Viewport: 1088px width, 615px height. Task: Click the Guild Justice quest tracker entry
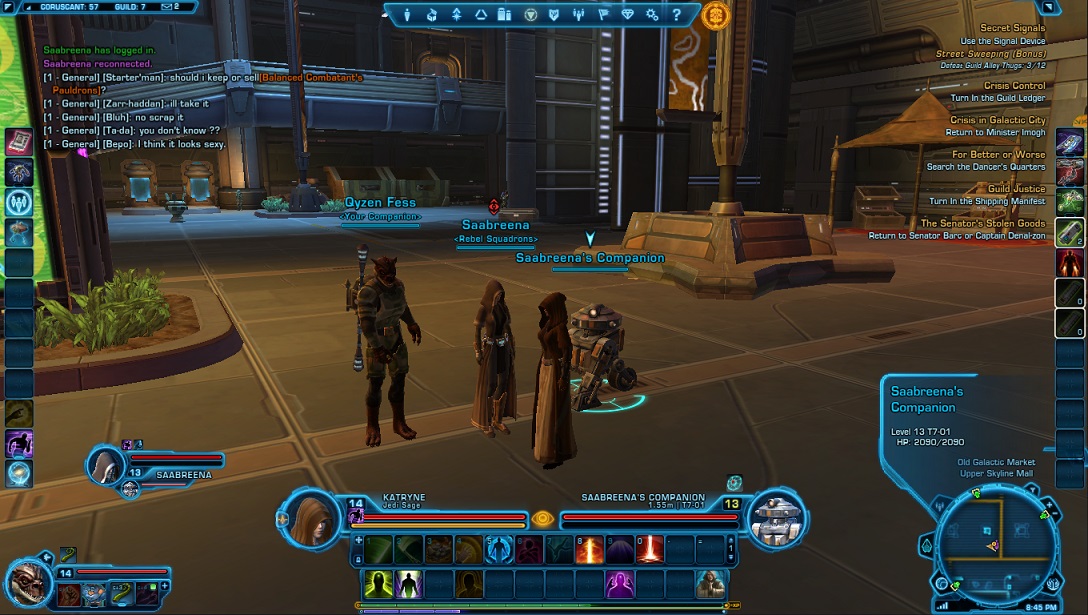(x=1016, y=189)
